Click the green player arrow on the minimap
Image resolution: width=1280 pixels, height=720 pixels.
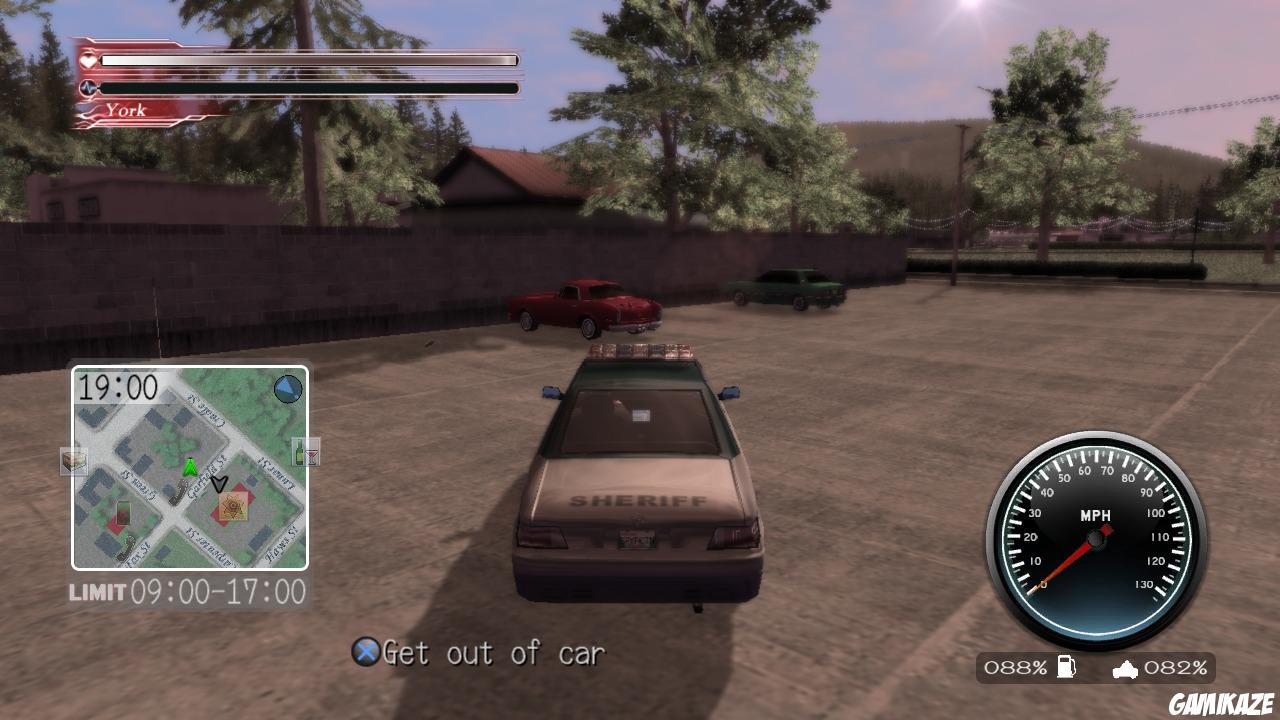(191, 466)
